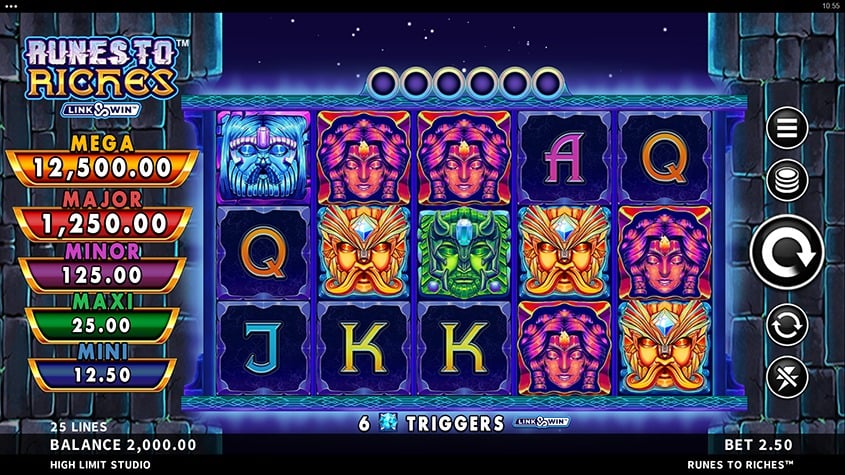845x475 pixels.
Task: Toggle quick spin lightning bolt button
Action: [x=787, y=377]
